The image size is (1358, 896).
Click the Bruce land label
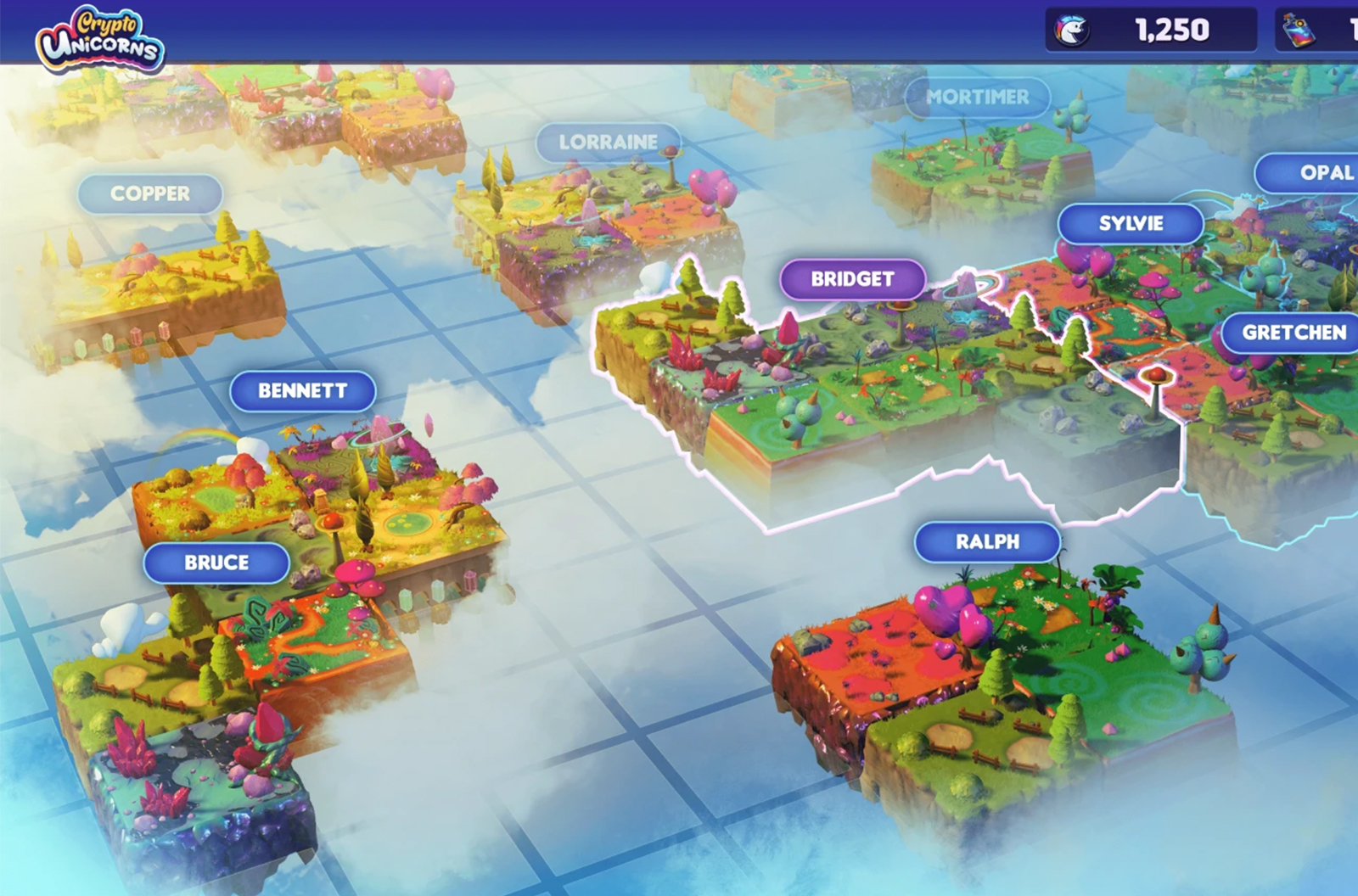pos(216,563)
